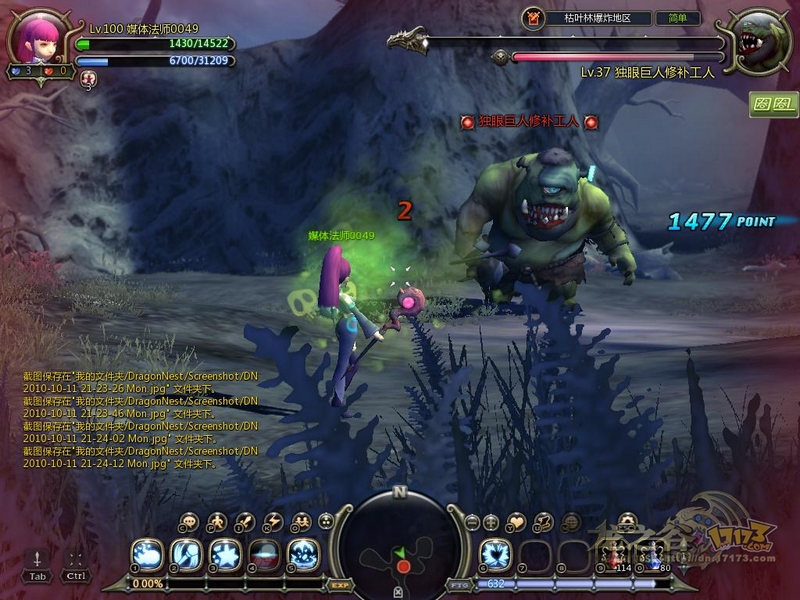The image size is (800, 600).
Task: Trigger the red orb skill in slot 4
Action: (264, 555)
